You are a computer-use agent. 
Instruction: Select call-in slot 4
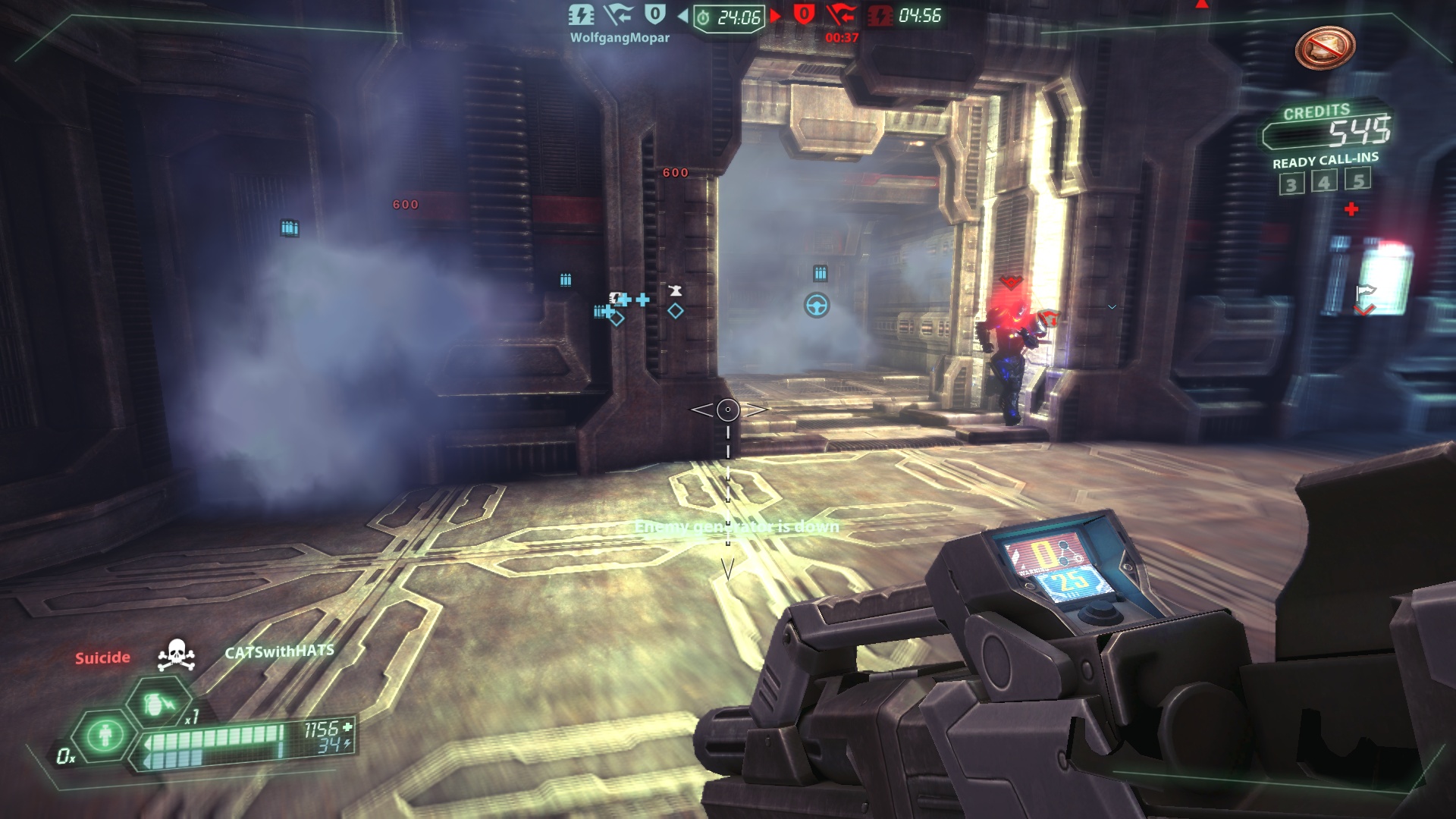pos(1324,182)
